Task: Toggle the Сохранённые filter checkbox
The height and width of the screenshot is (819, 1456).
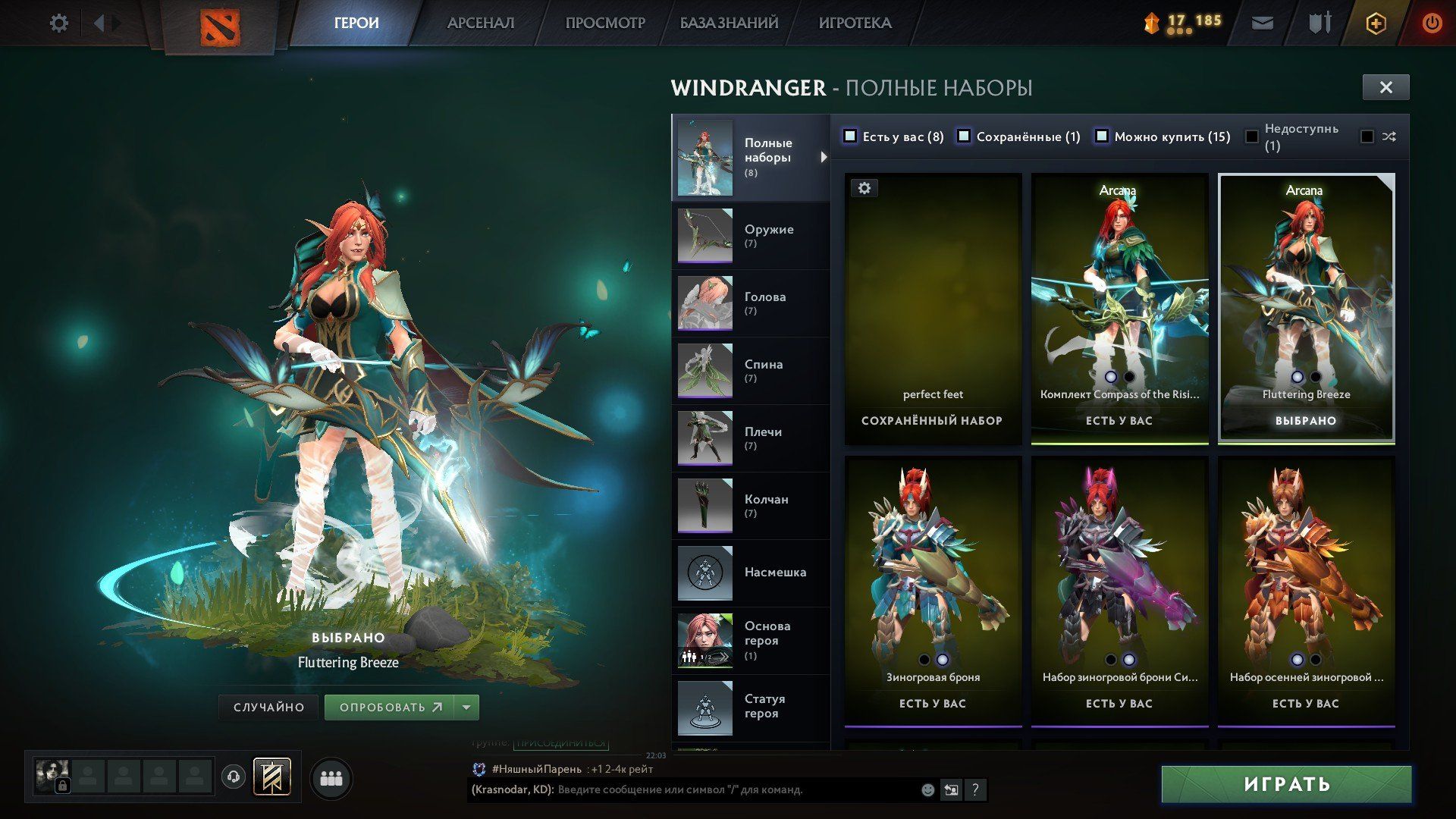Action: (x=964, y=136)
